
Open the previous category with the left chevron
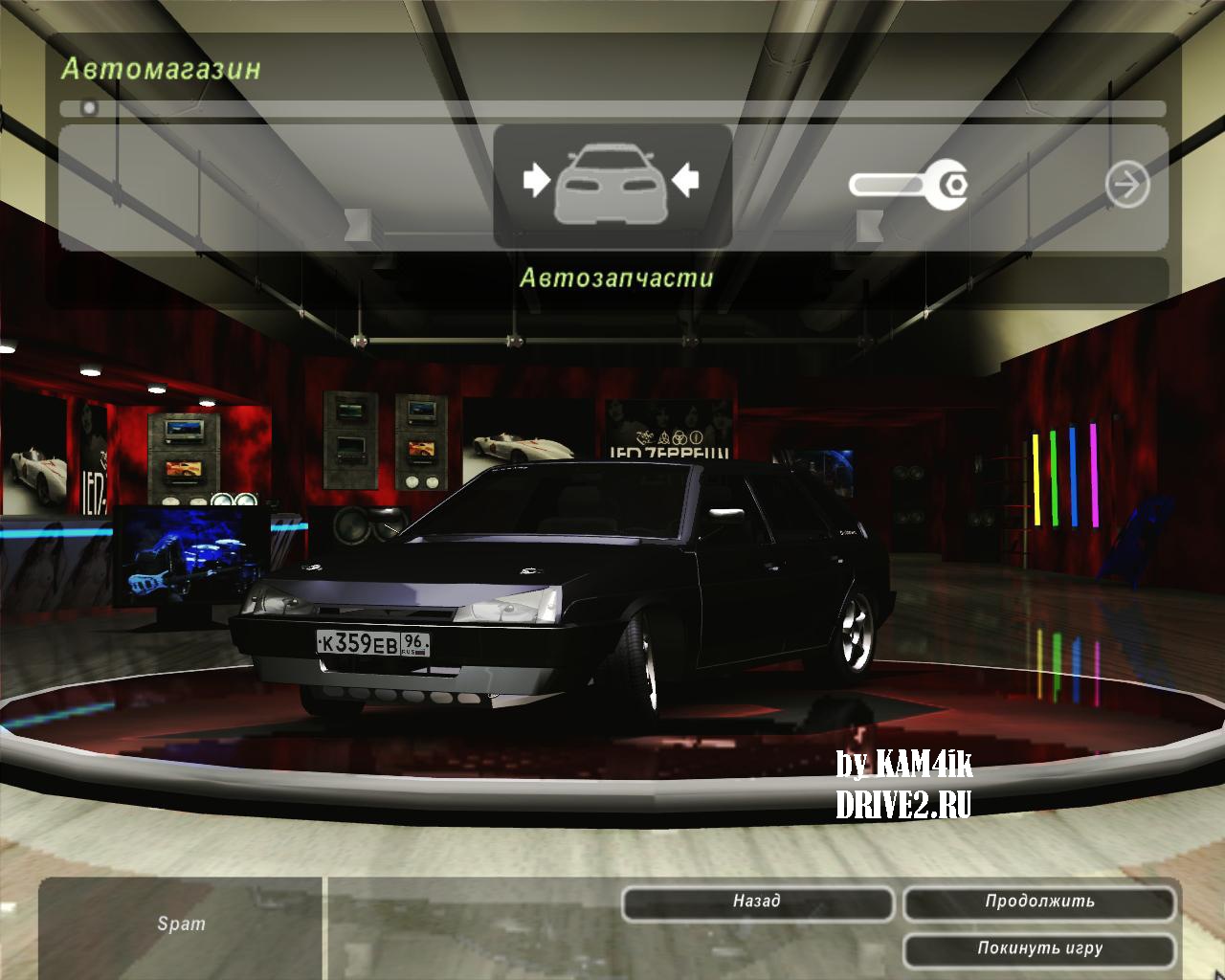(x=357, y=224)
